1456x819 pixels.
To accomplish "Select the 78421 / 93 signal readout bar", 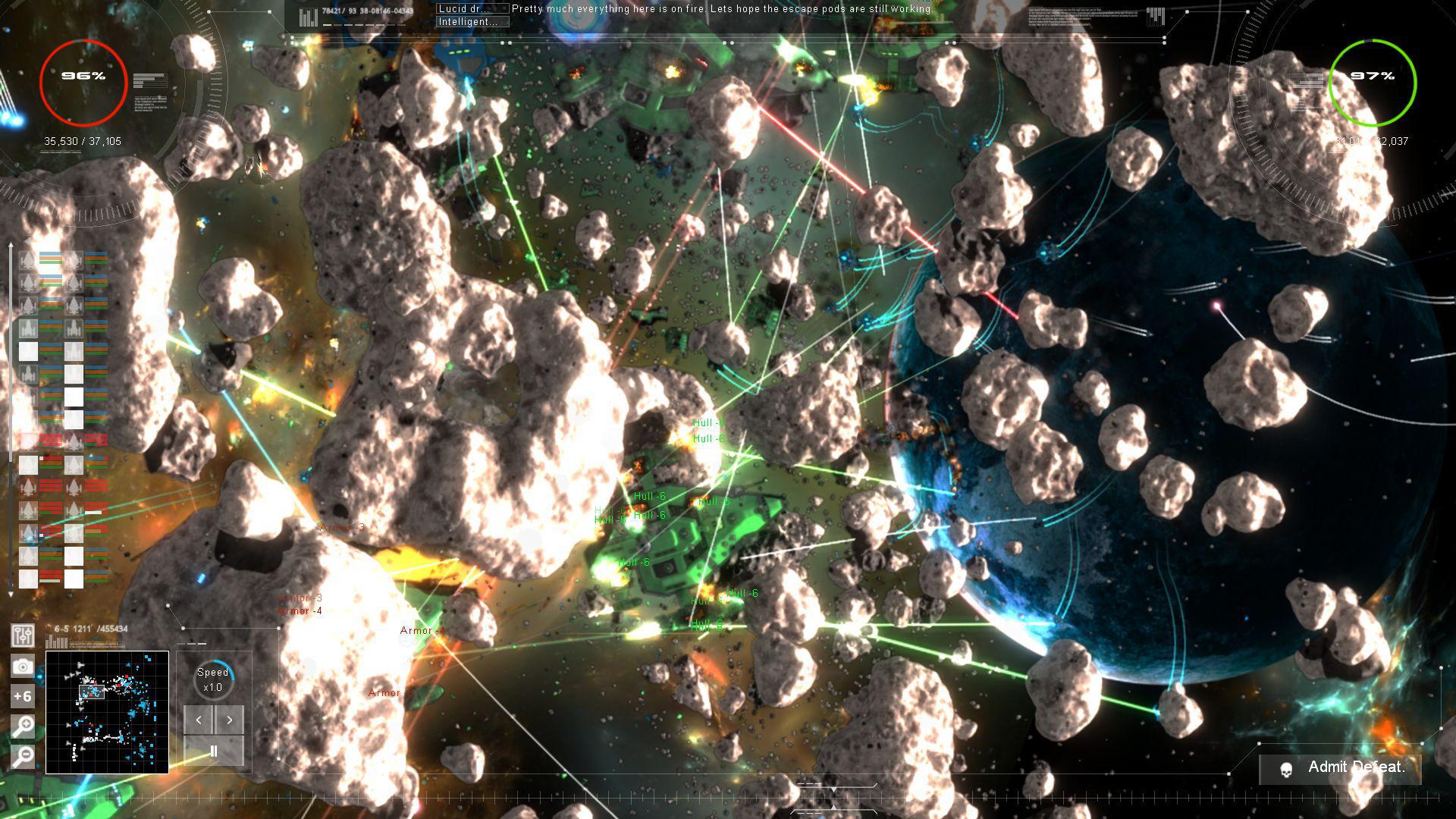I will [339, 12].
